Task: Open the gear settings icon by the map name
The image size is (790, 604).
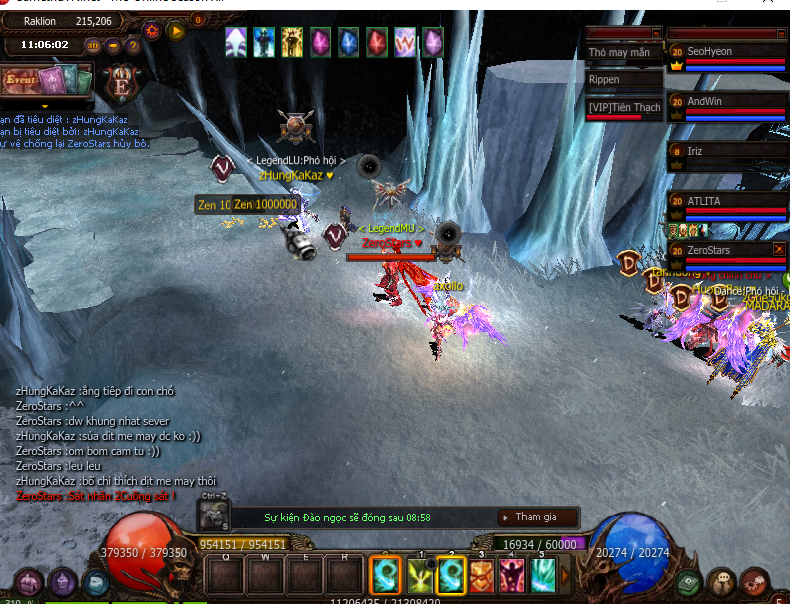Action: click(152, 30)
